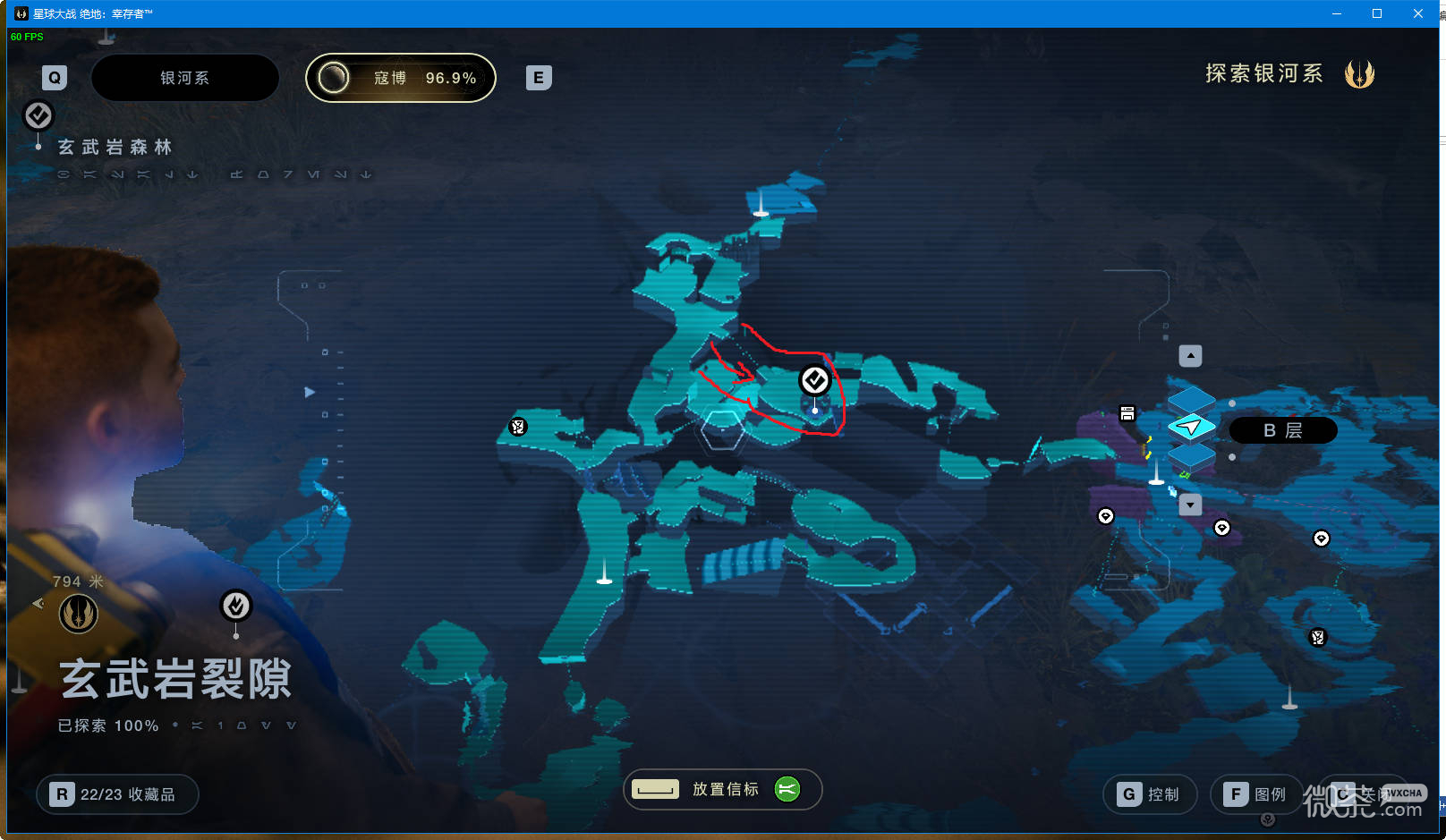Open the 控制 controls panel

1150,794
